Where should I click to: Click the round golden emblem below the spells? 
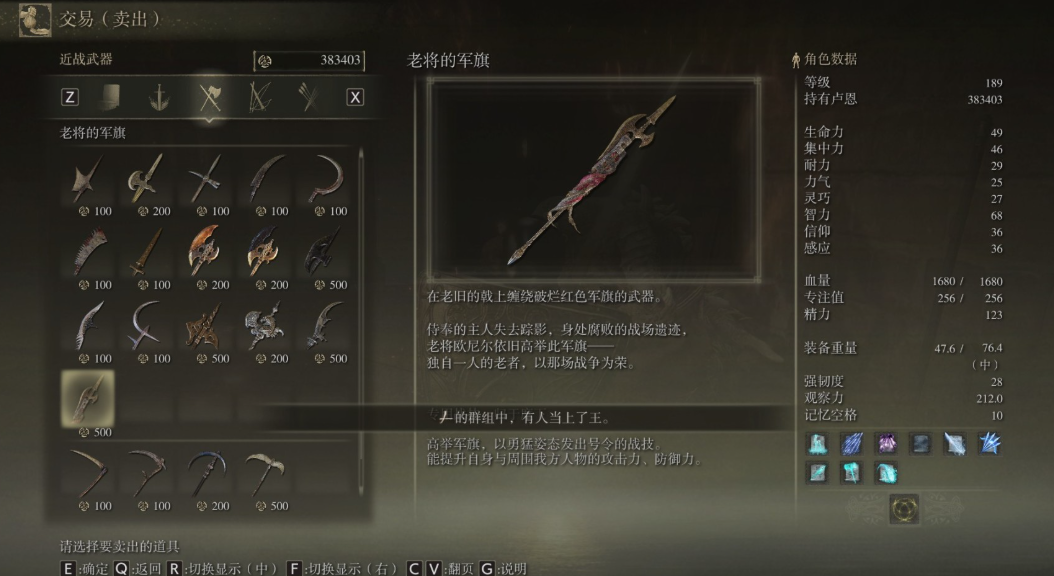click(x=903, y=509)
